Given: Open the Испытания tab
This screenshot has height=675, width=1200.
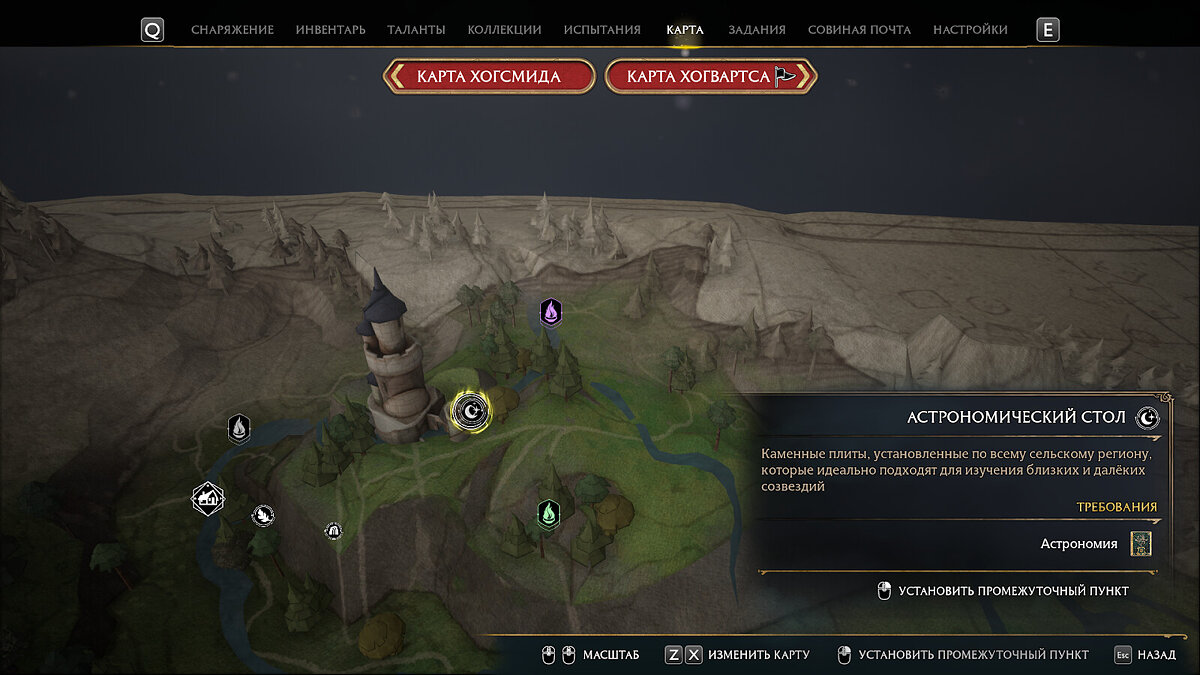Looking at the screenshot, I should pyautogui.click(x=602, y=30).
